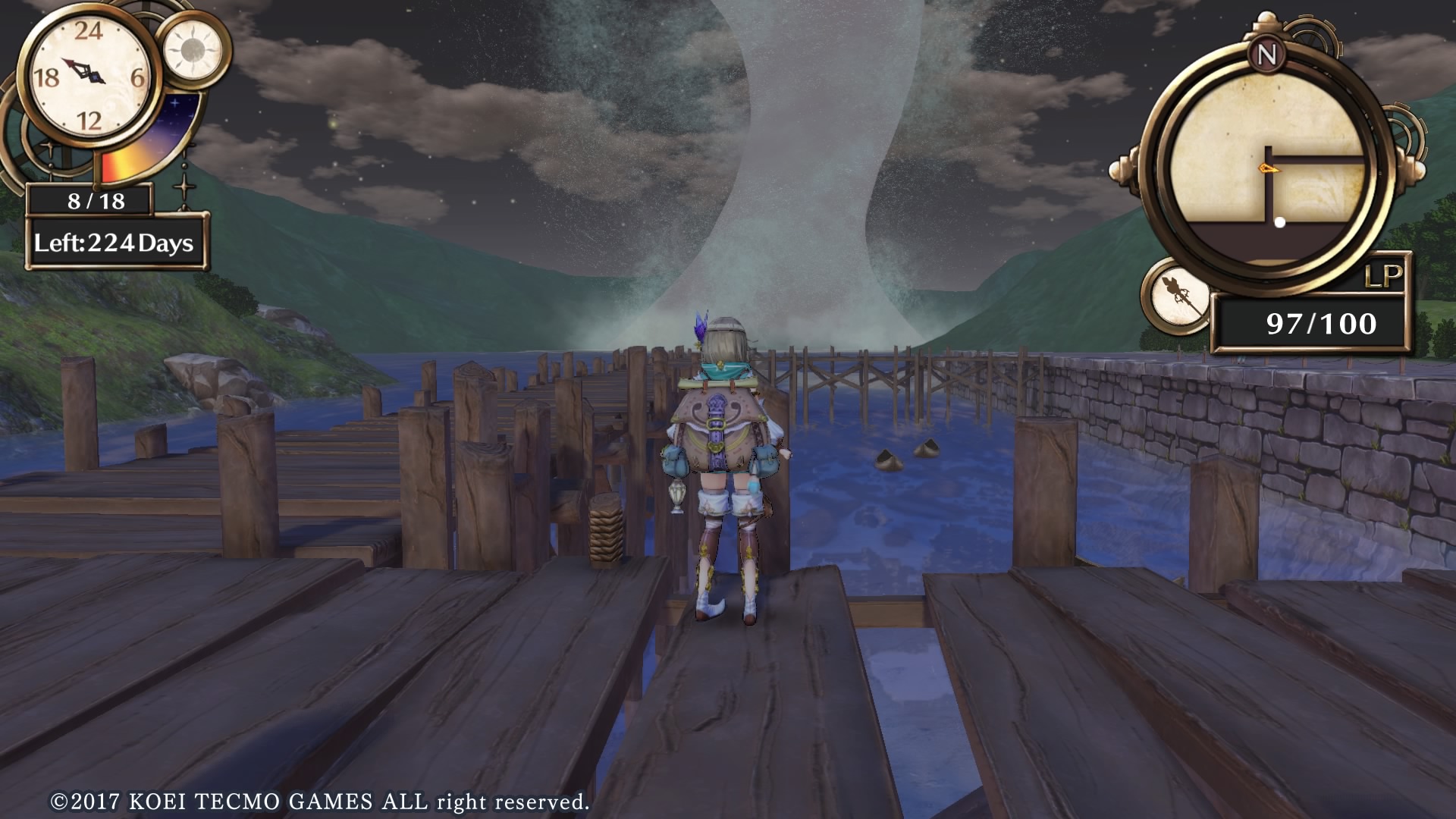Screen dimensions: 1456x819
Task: Click the N compass marker
Action: 1266,54
